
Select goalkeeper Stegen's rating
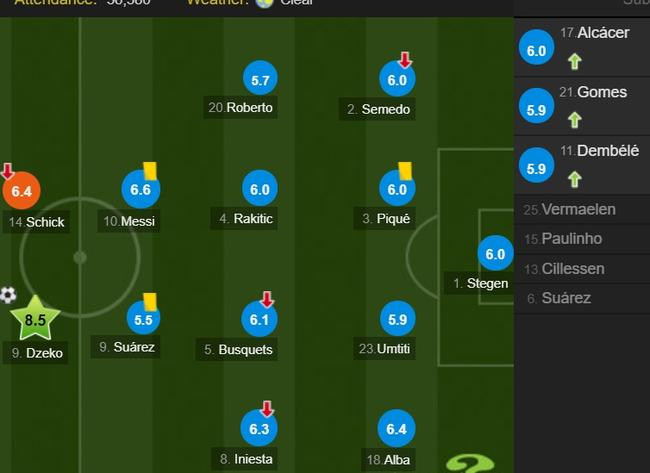[495, 254]
